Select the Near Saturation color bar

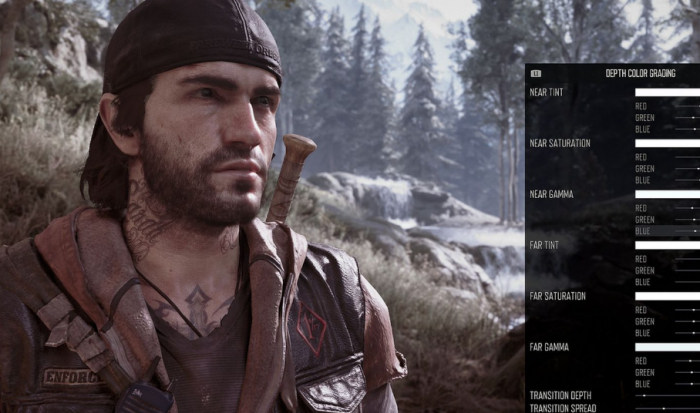point(667,143)
